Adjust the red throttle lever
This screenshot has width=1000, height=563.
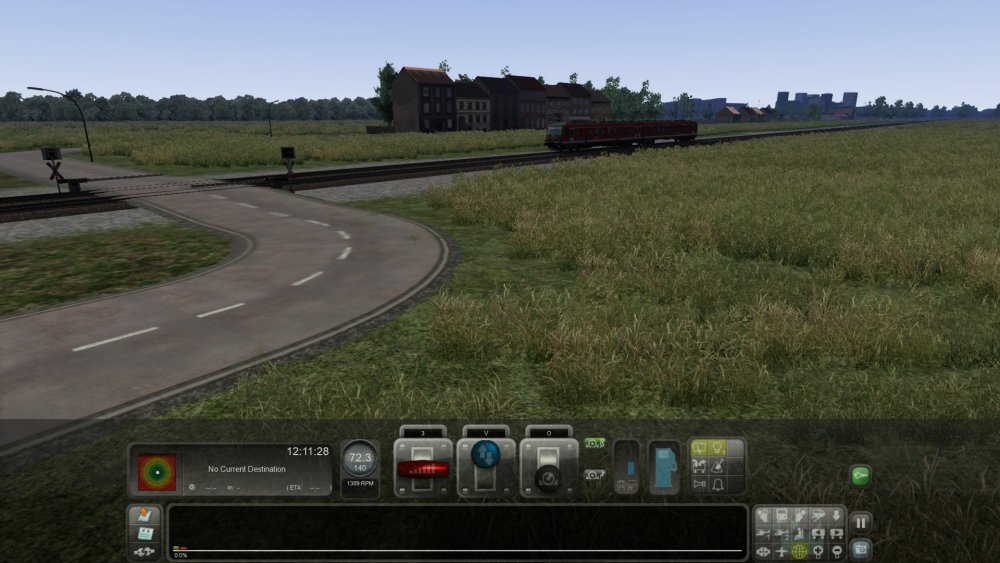click(422, 468)
